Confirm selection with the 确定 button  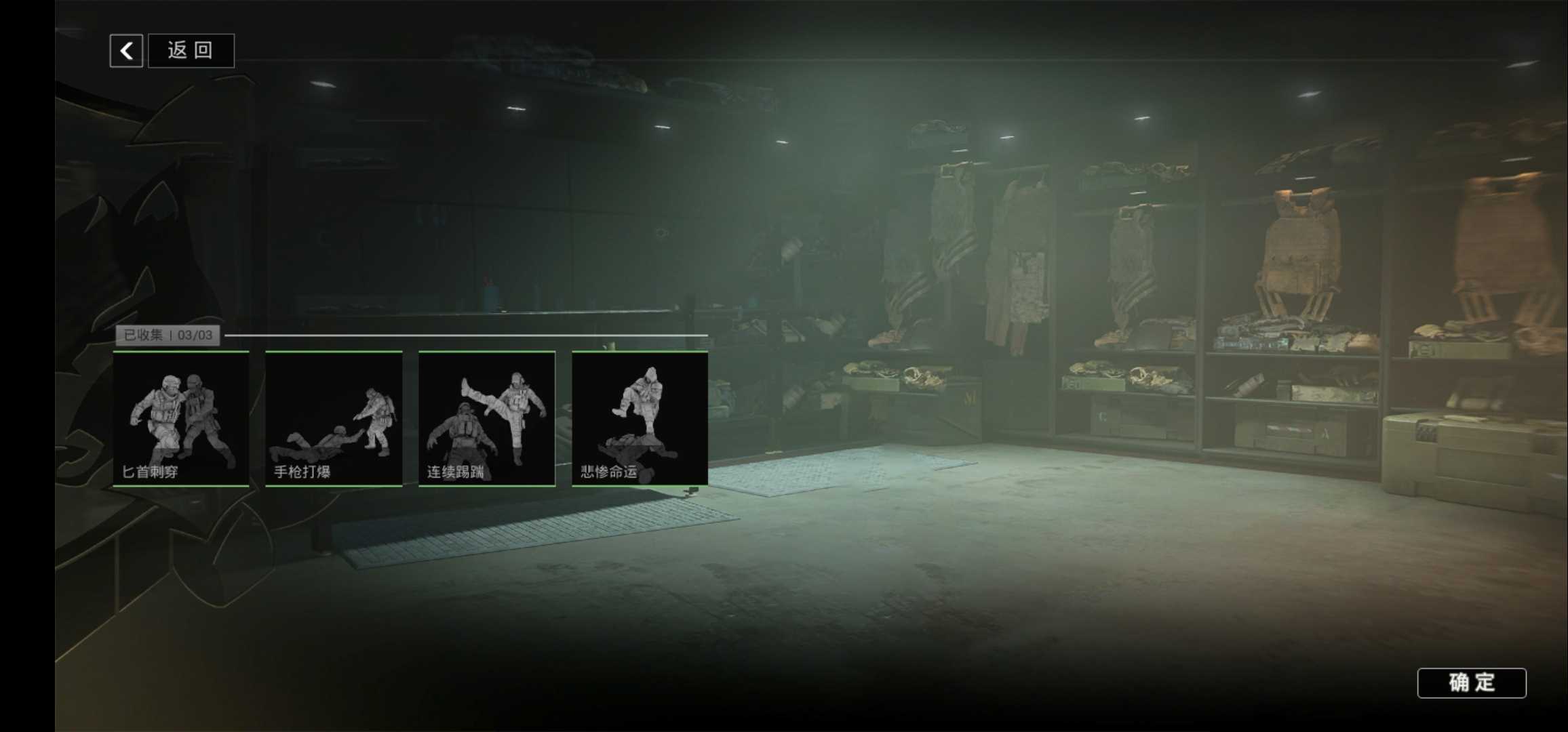pyautogui.click(x=1471, y=683)
